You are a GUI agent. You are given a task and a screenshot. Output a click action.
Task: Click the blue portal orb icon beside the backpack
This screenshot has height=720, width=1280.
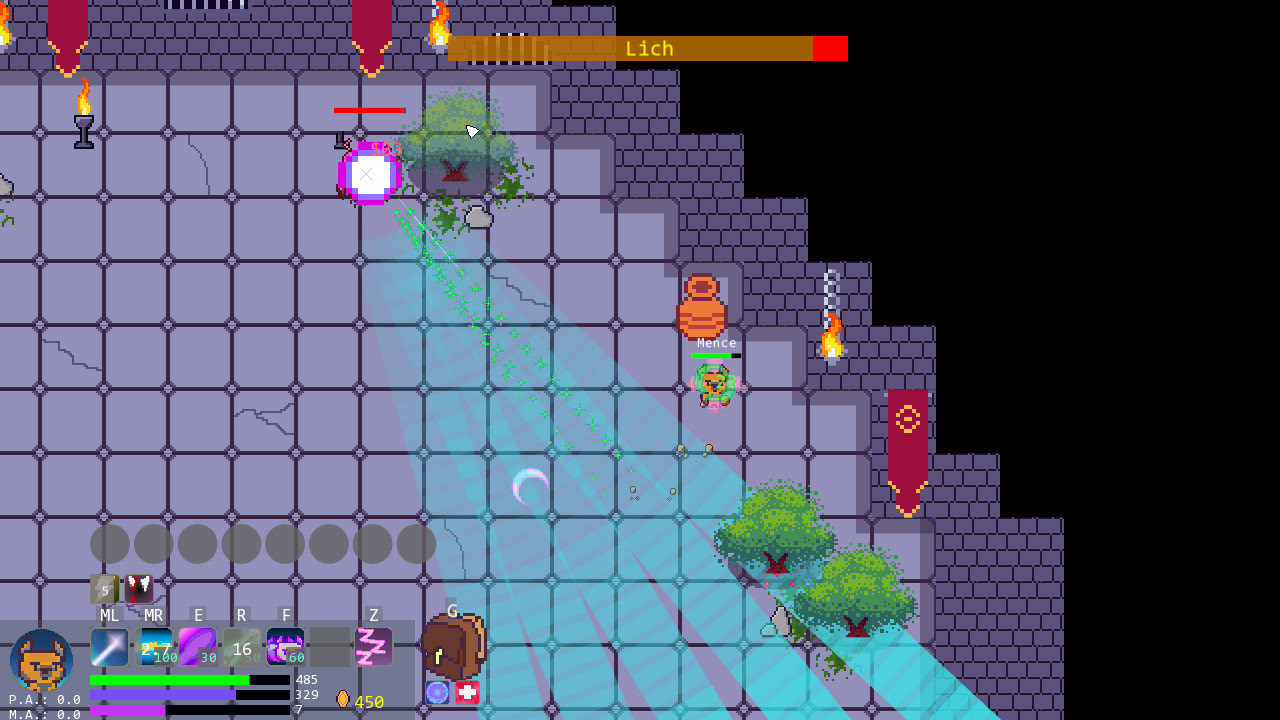(x=436, y=692)
